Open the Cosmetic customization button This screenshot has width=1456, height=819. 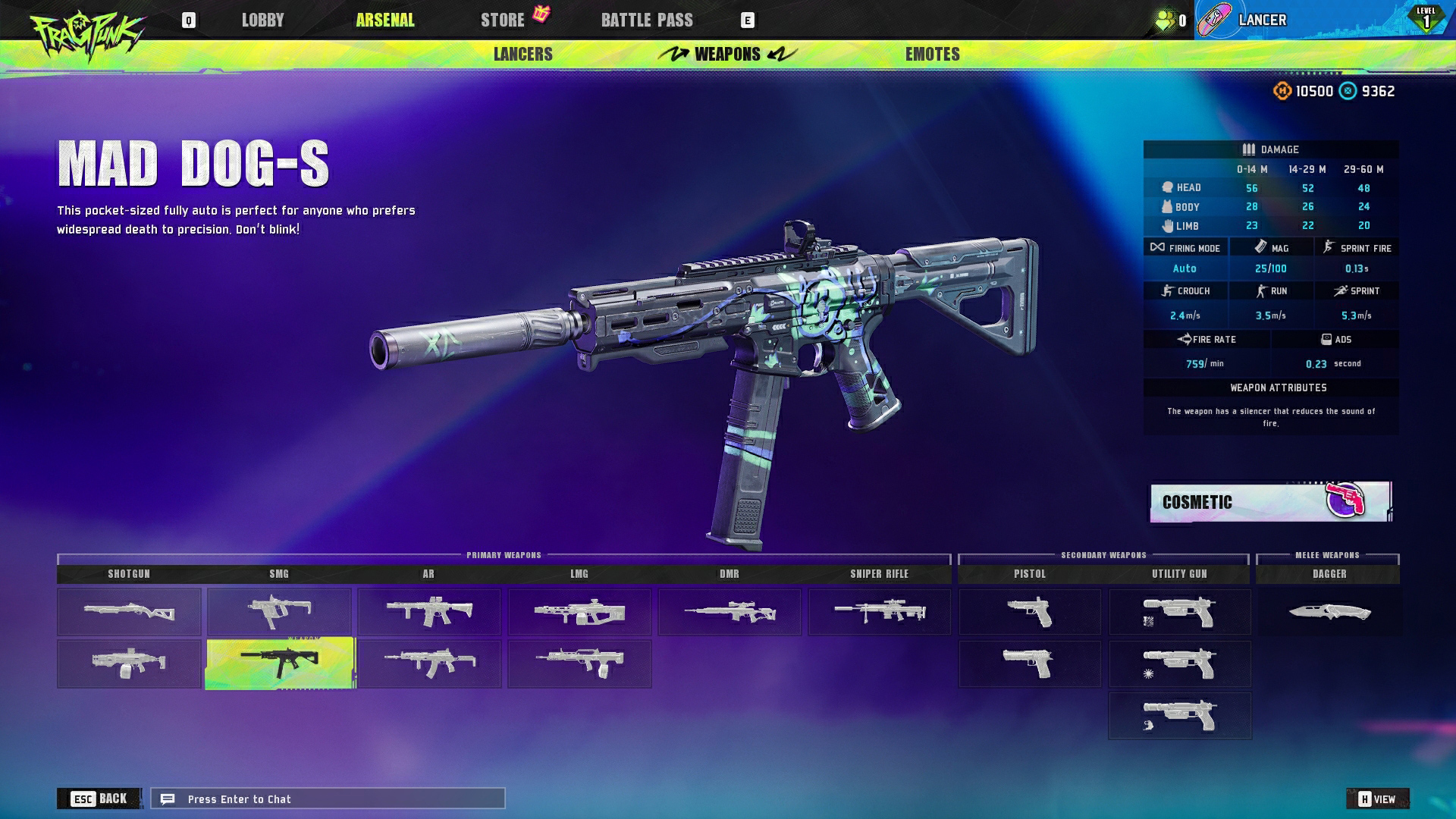(1270, 502)
